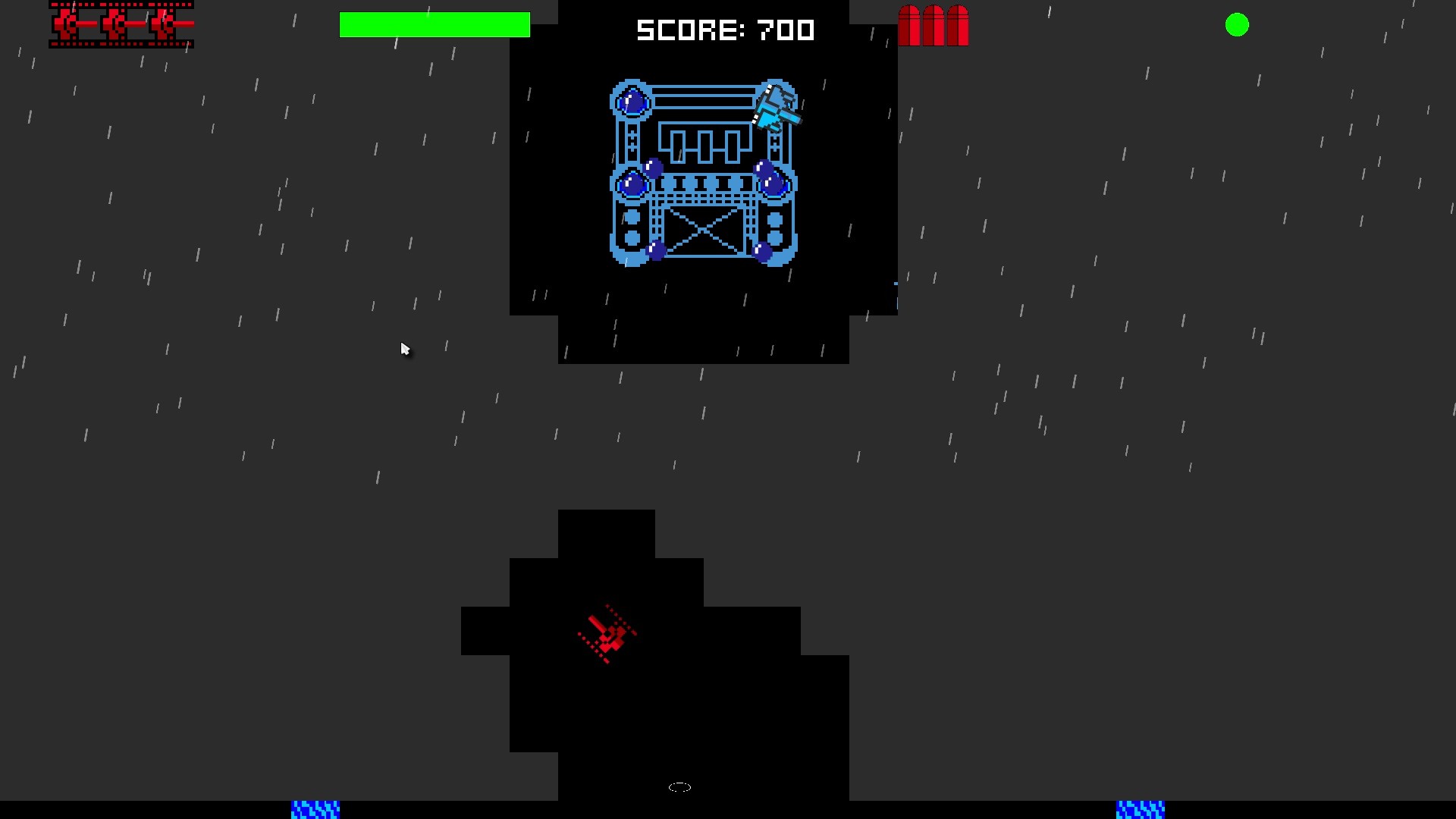The width and height of the screenshot is (1456, 819).
Task: Toggle the bottom-left blue orb on the base
Action: tap(632, 182)
